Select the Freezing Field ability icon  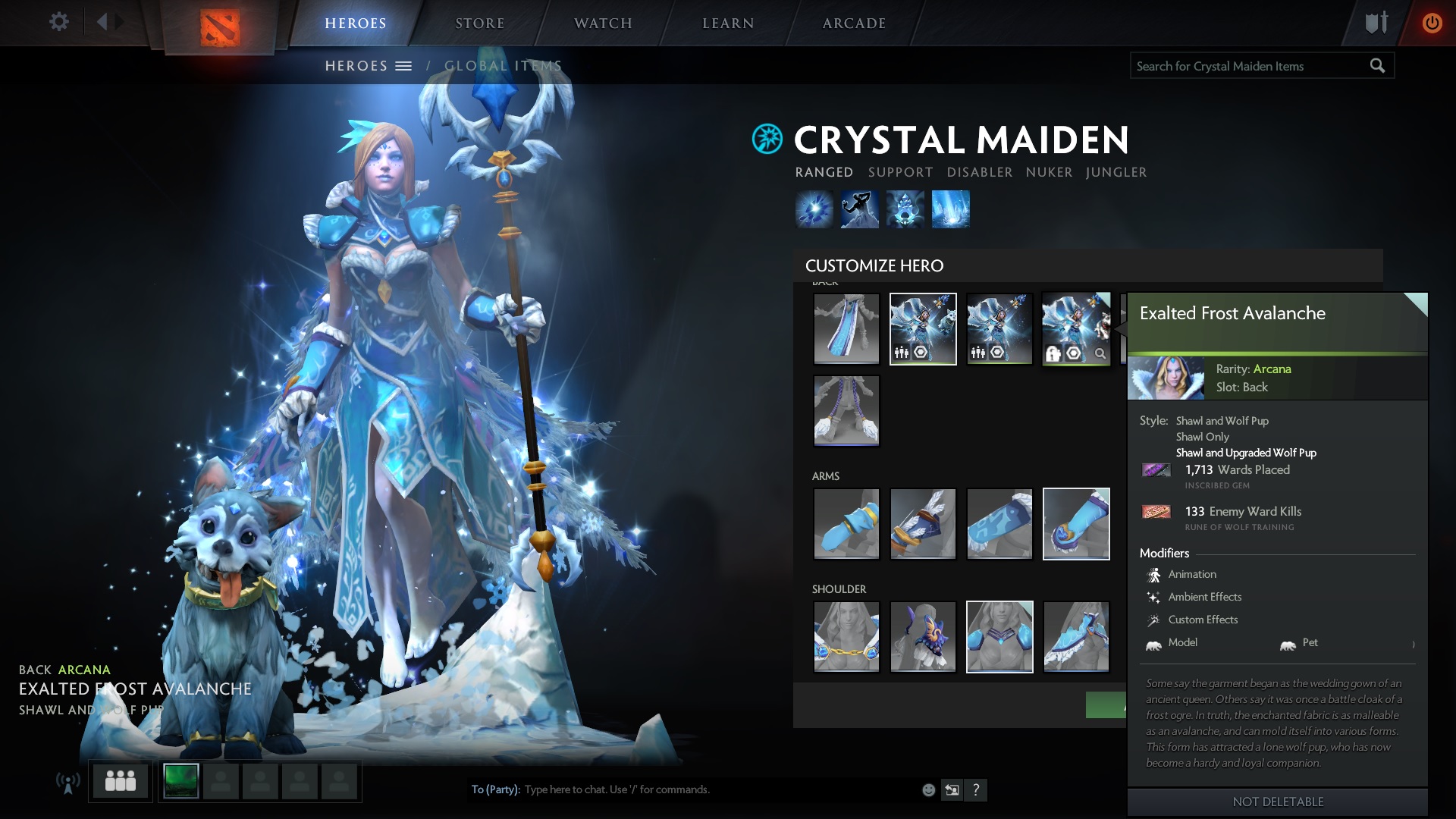coord(950,209)
